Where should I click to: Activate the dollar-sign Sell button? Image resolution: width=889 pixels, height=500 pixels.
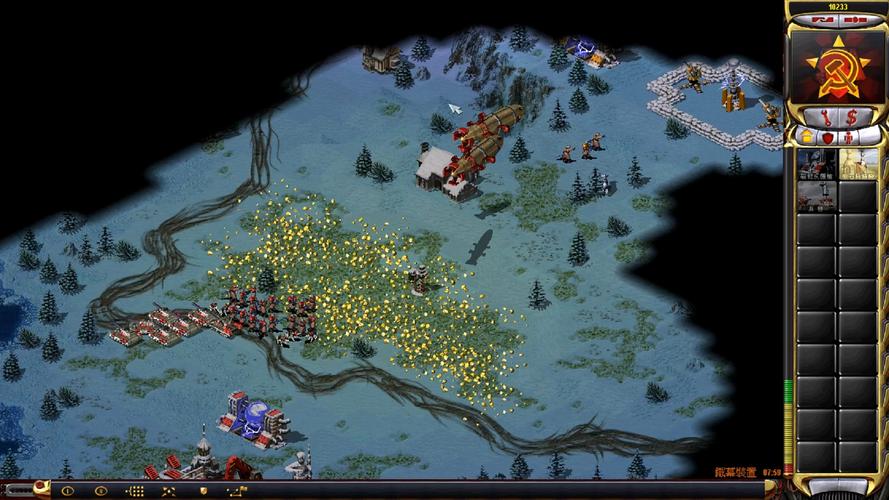tap(850, 117)
